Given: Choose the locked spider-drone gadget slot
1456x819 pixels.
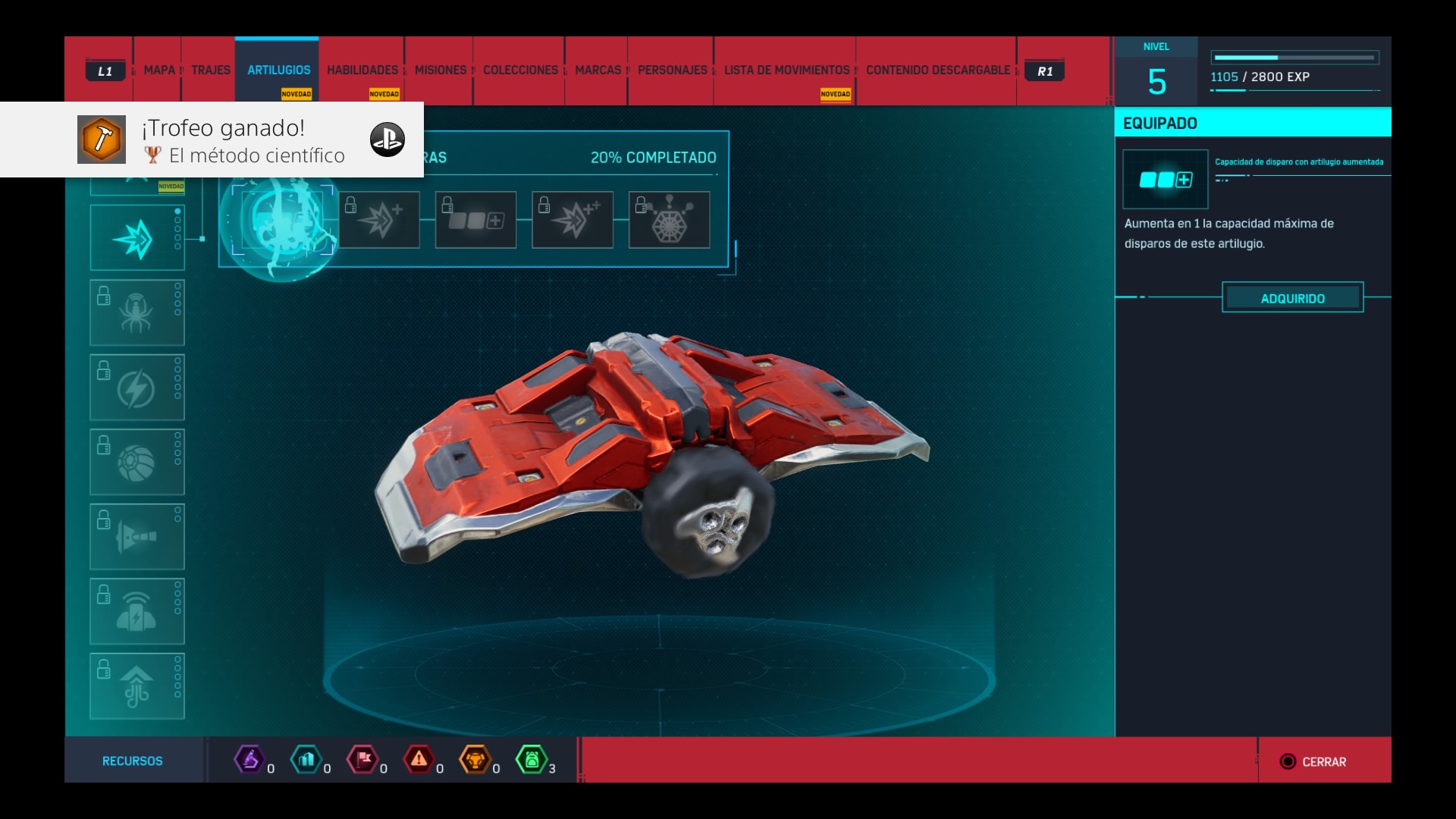Looking at the screenshot, I should (137, 312).
